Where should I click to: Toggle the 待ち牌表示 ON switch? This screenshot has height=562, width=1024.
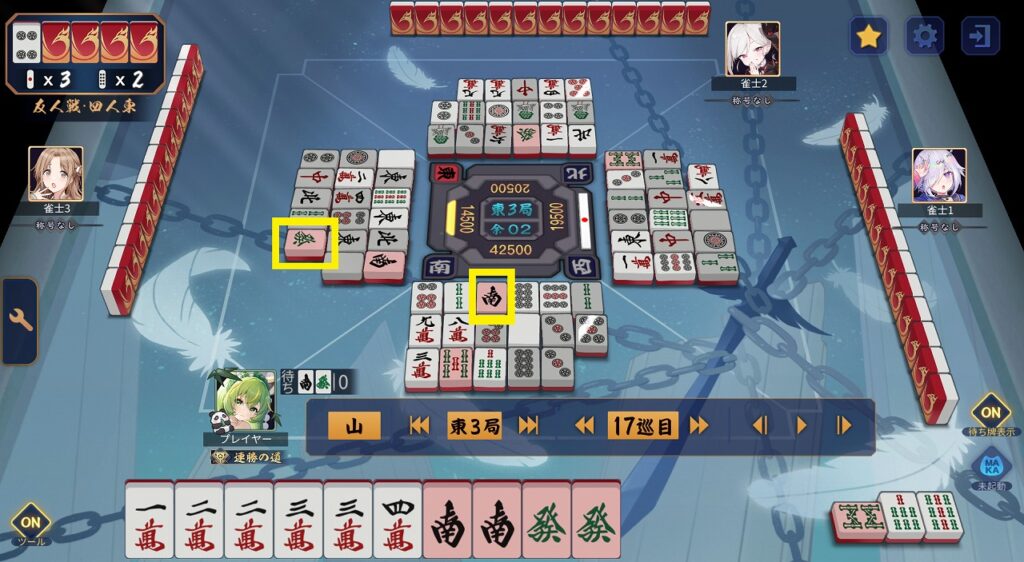coord(990,411)
